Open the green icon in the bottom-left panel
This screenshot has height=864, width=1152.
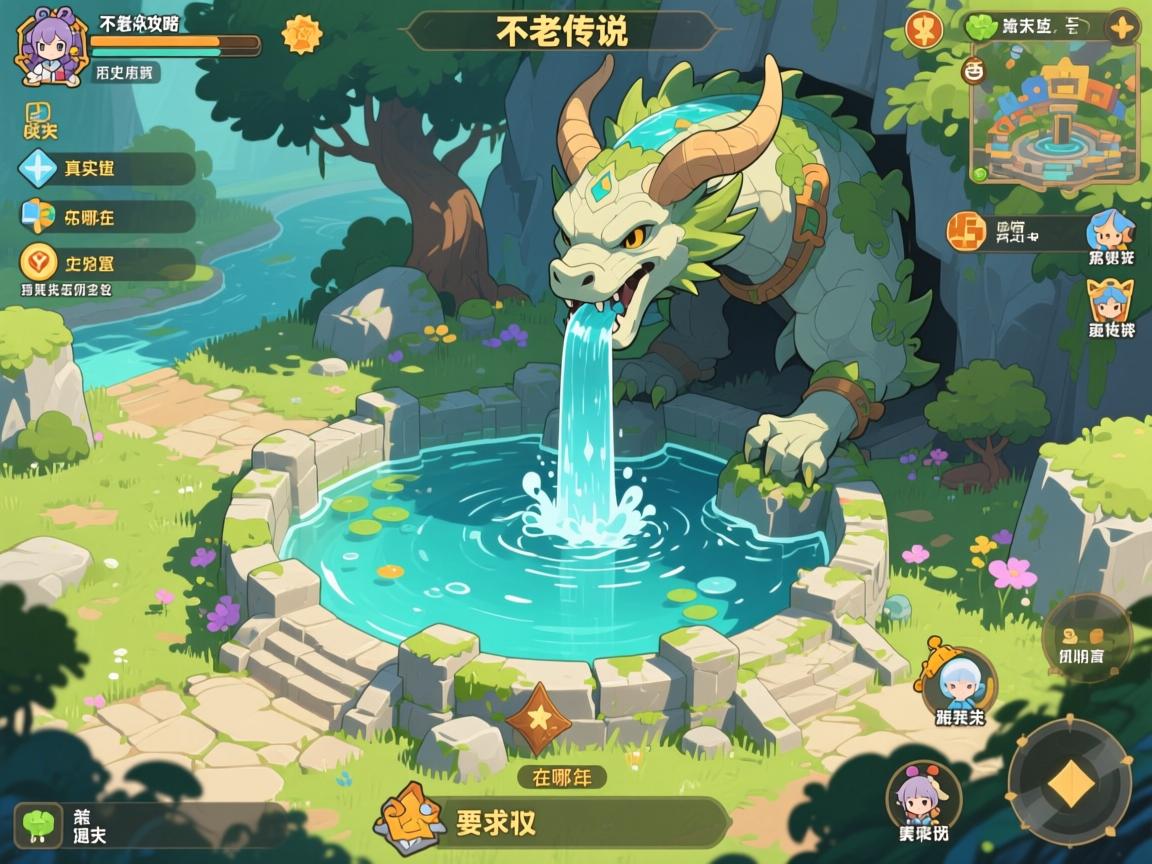click(x=40, y=824)
